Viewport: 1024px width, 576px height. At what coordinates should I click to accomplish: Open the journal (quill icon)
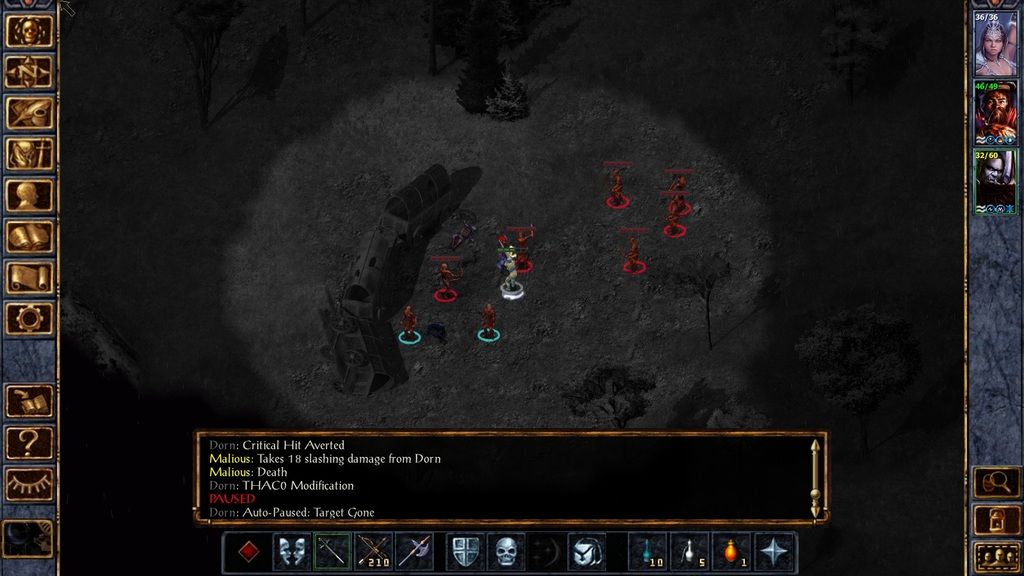[x=29, y=113]
